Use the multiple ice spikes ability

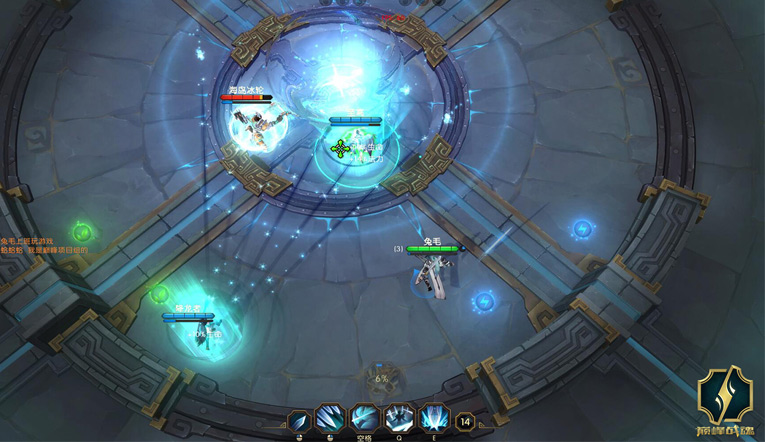(332, 420)
